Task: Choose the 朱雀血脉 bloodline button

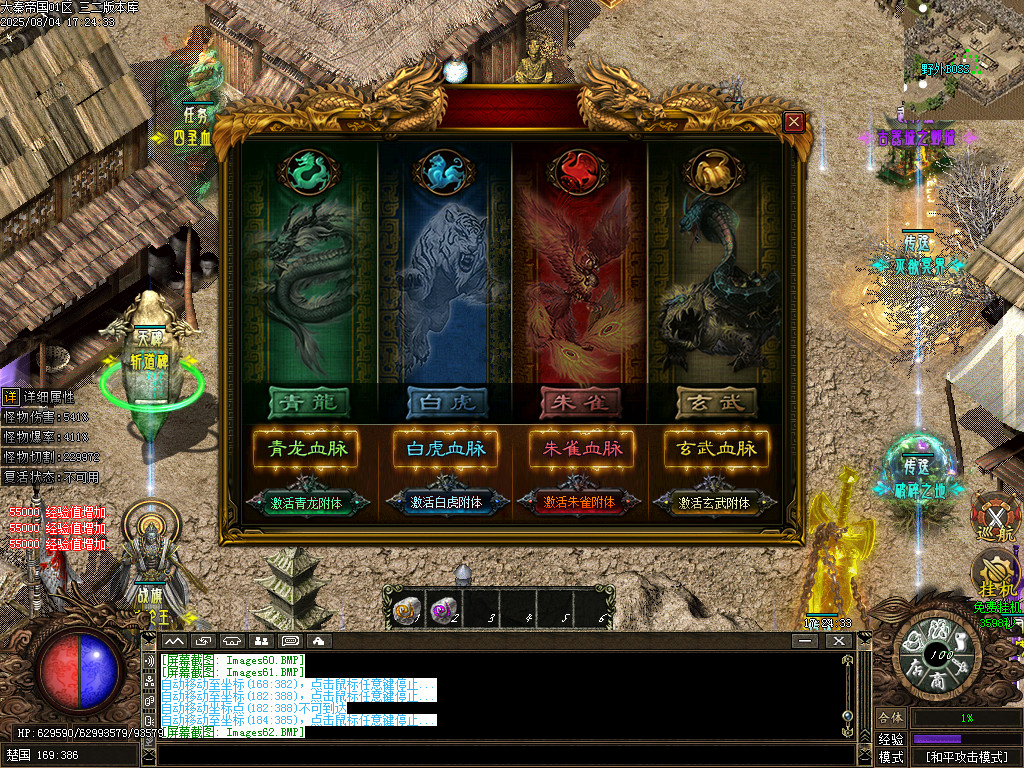Action: [582, 449]
